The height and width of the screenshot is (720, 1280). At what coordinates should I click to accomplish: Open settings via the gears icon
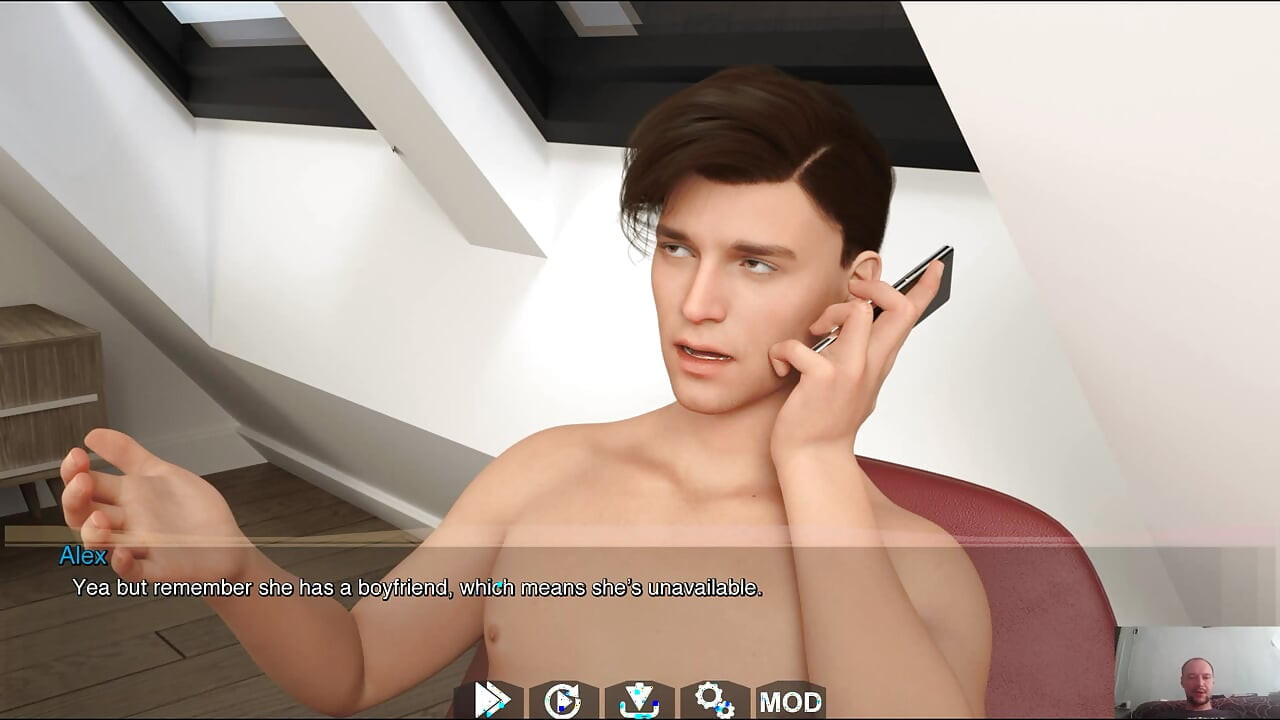coord(714,699)
